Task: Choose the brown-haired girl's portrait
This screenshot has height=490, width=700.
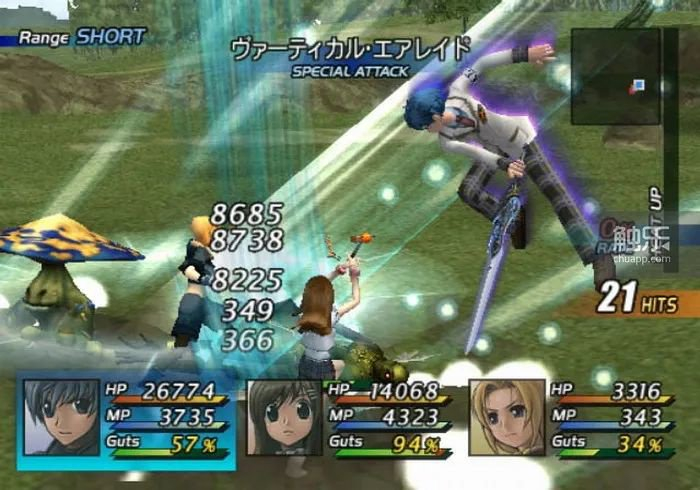Action: tap(284, 418)
